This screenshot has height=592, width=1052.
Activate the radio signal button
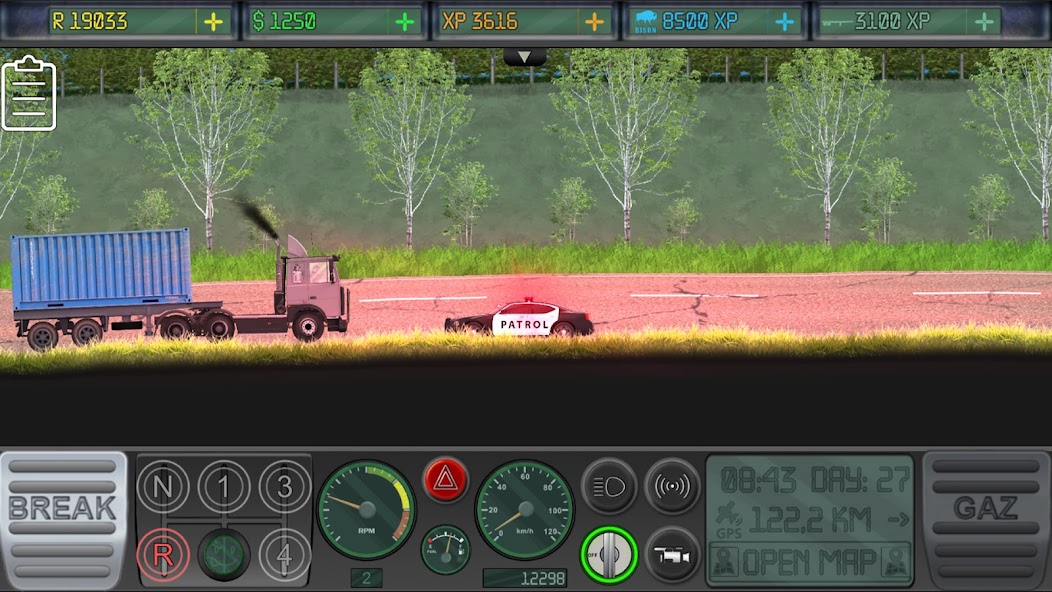tap(672, 486)
